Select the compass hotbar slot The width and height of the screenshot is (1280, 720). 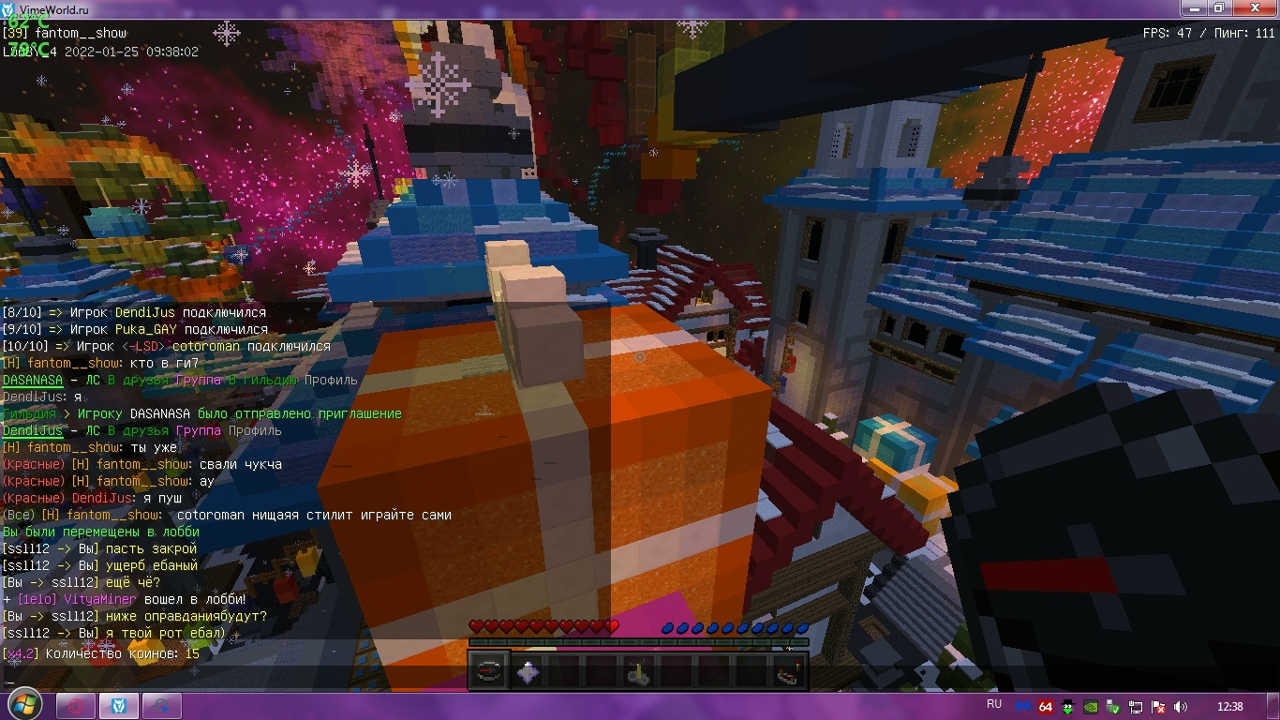[489, 672]
